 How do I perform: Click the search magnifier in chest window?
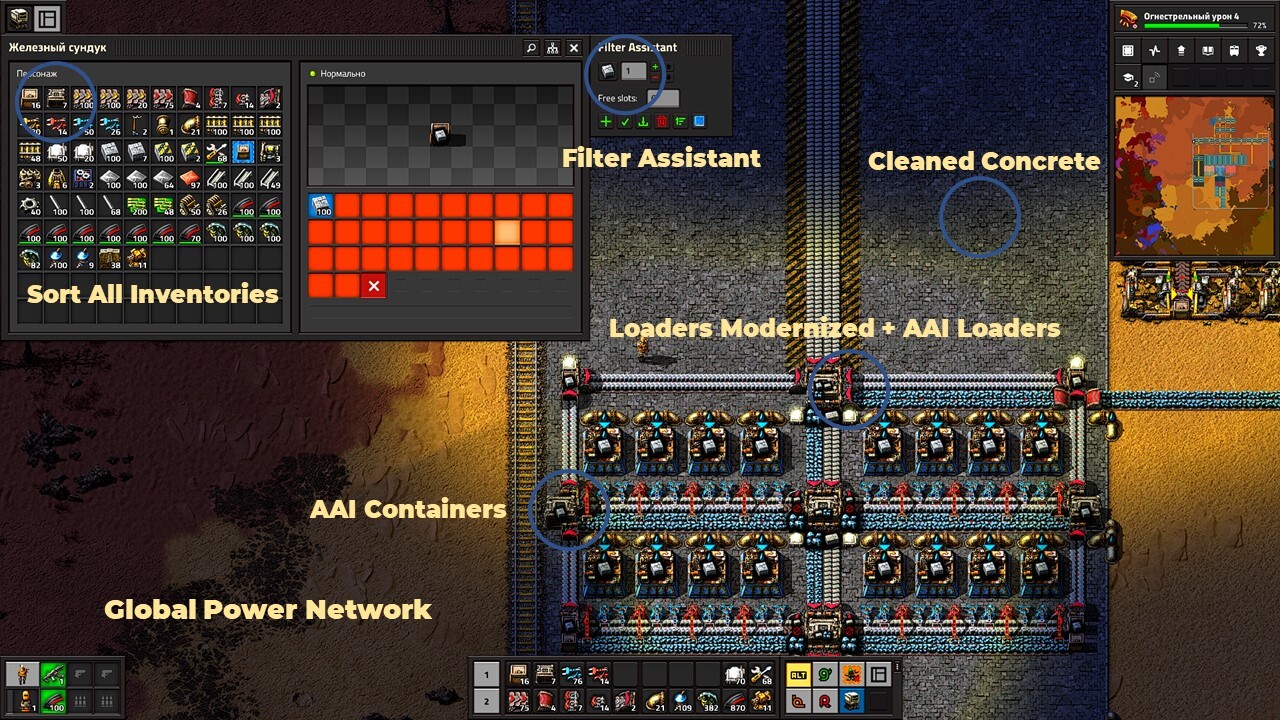pos(531,48)
